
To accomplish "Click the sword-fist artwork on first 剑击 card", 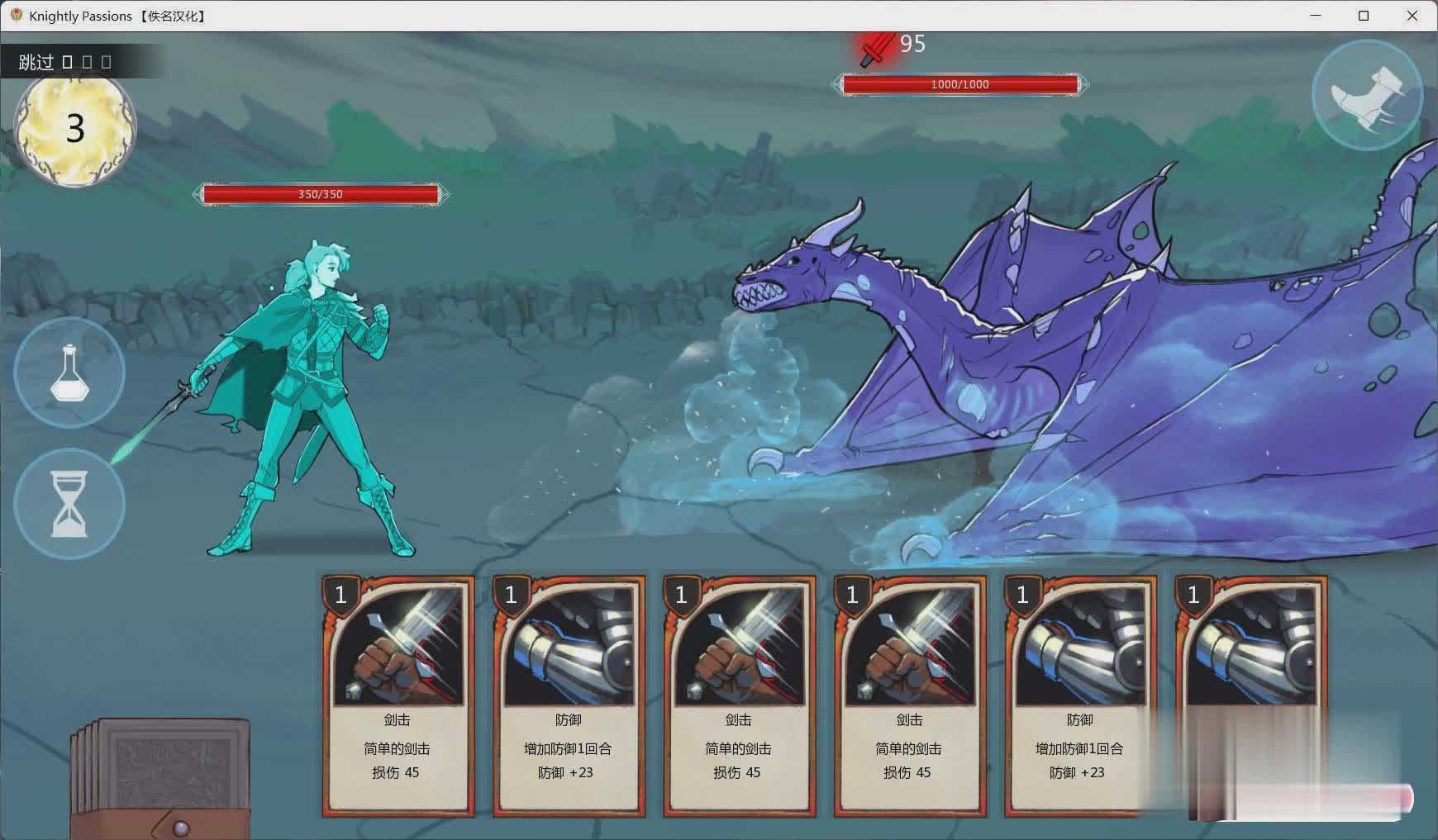I will pos(398,648).
